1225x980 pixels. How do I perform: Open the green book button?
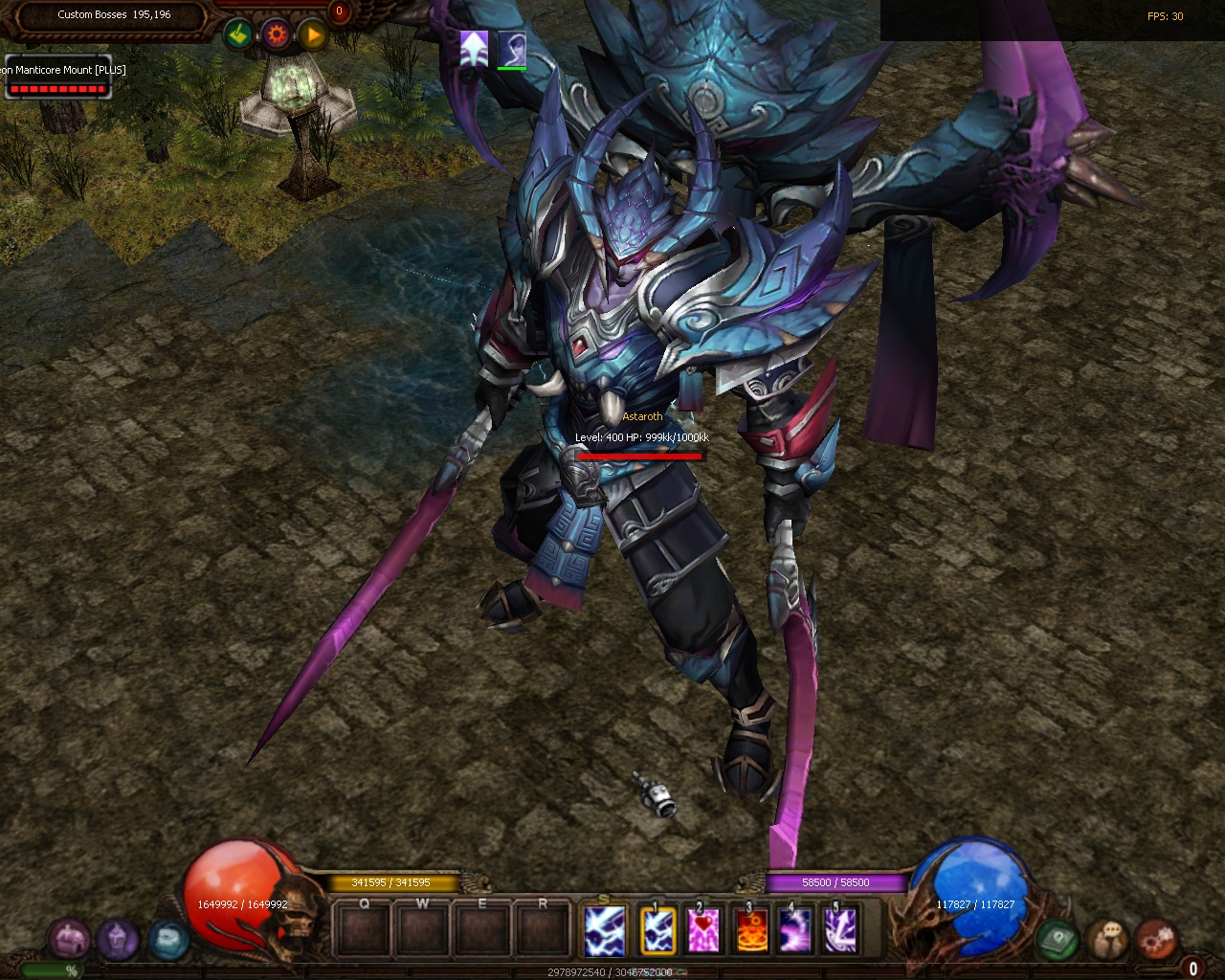tap(1057, 939)
